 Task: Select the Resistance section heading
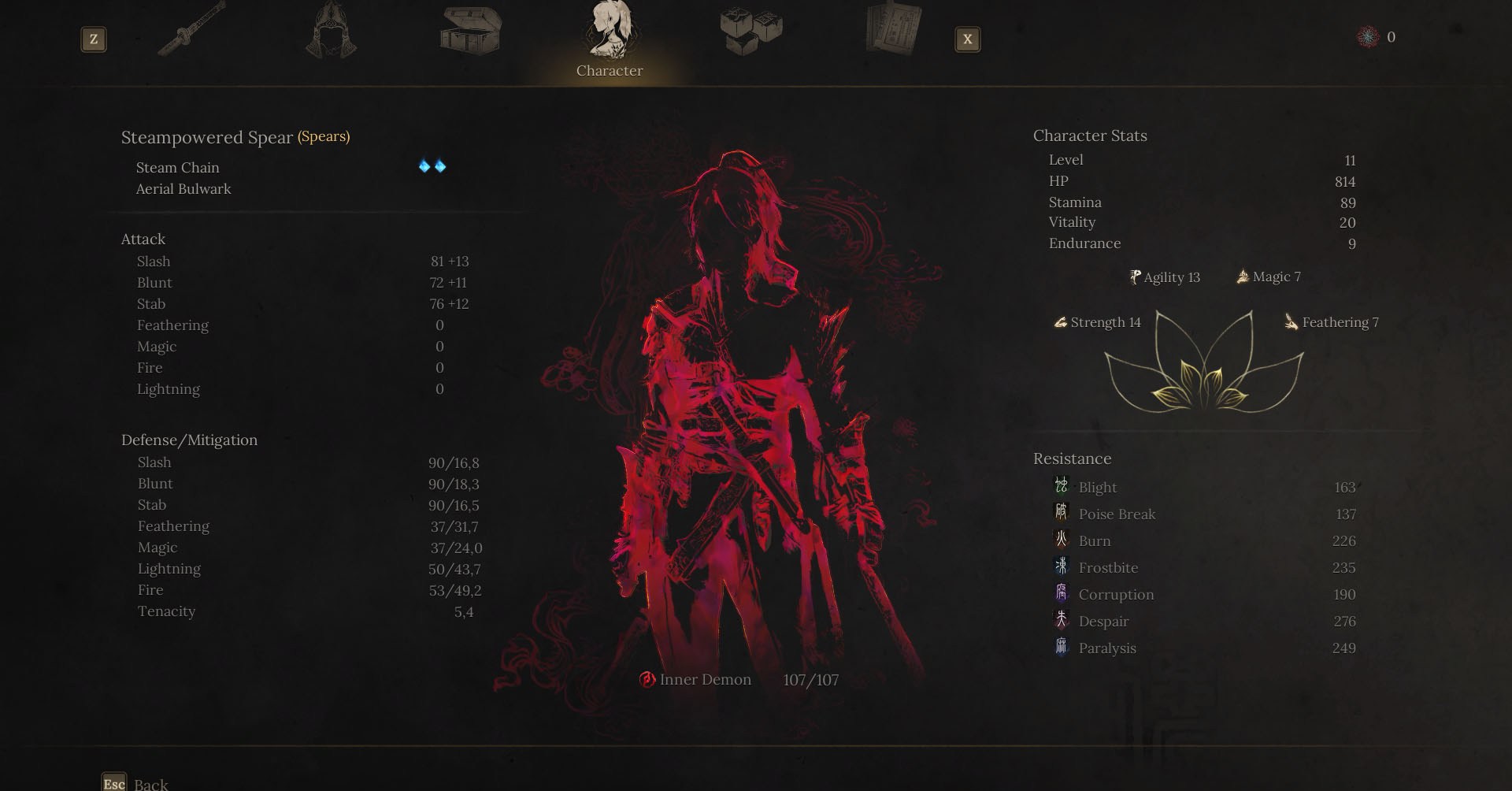[1072, 459]
